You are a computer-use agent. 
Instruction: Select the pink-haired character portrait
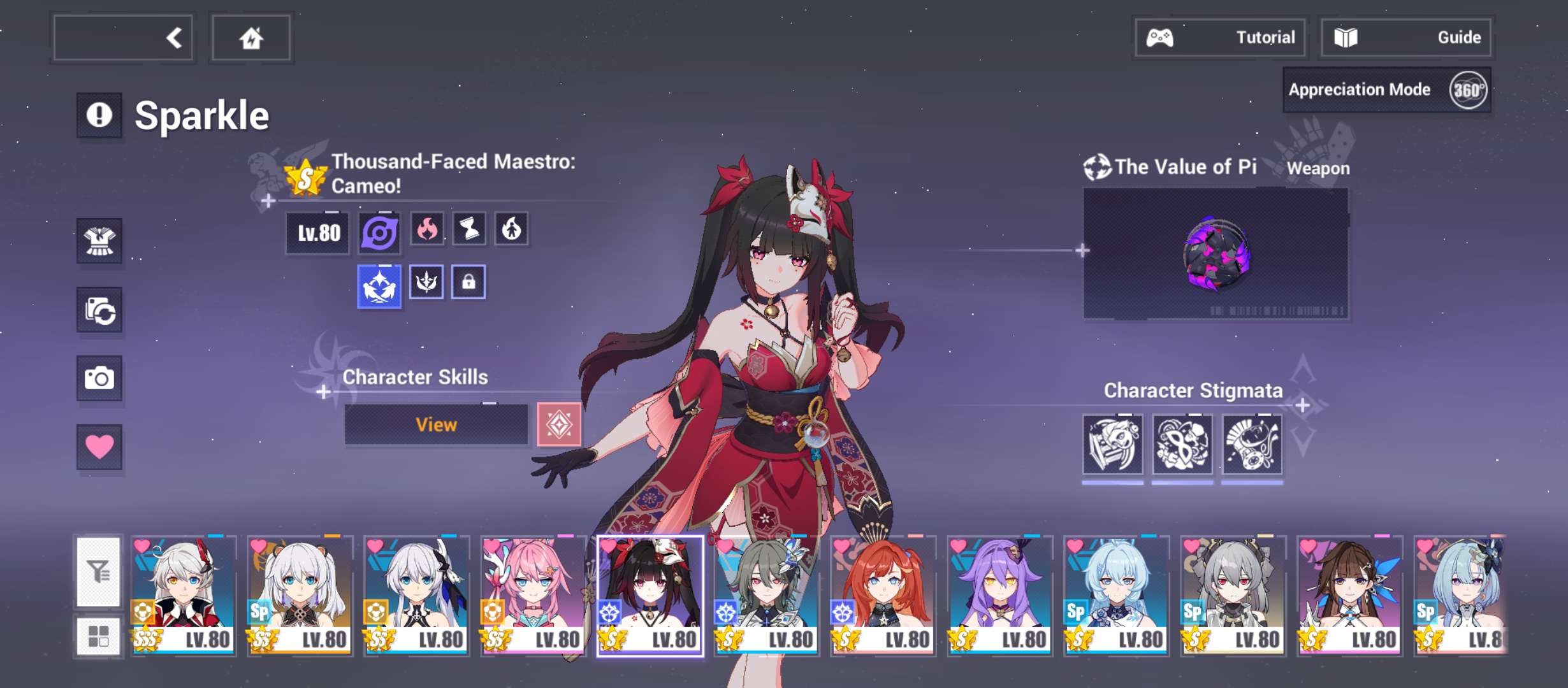click(533, 595)
